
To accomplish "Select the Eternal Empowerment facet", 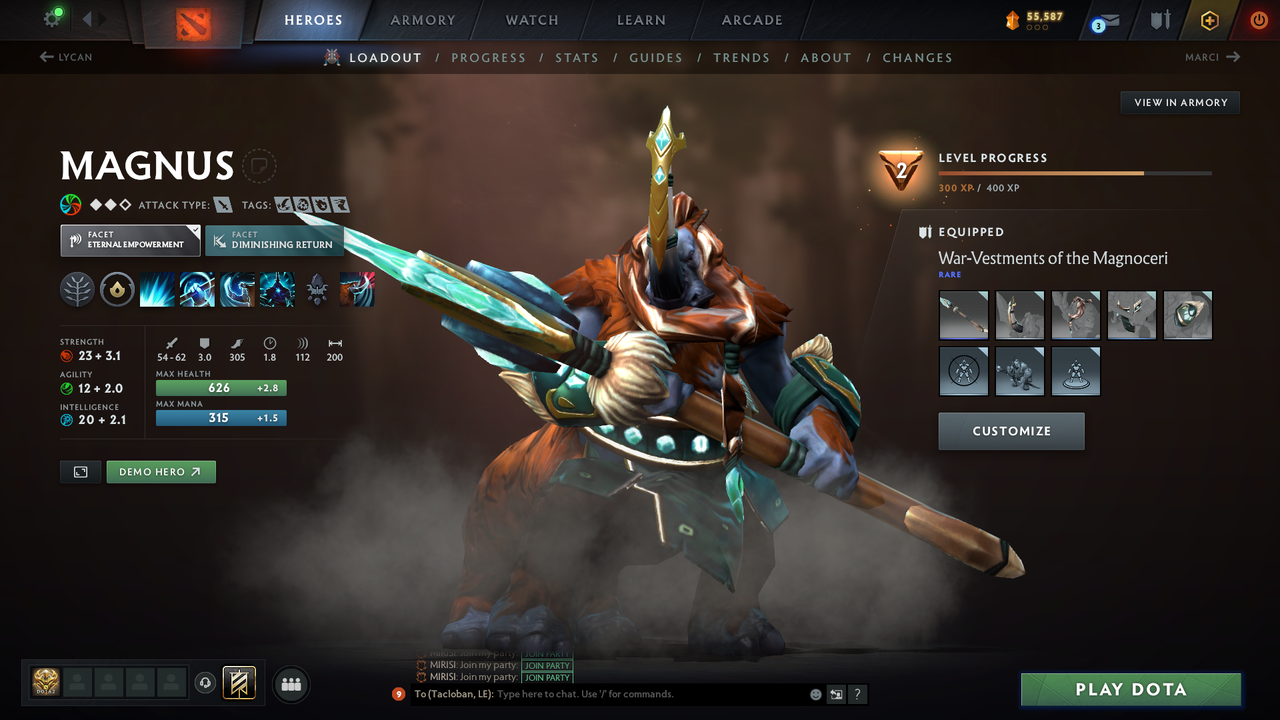I will tap(129, 240).
